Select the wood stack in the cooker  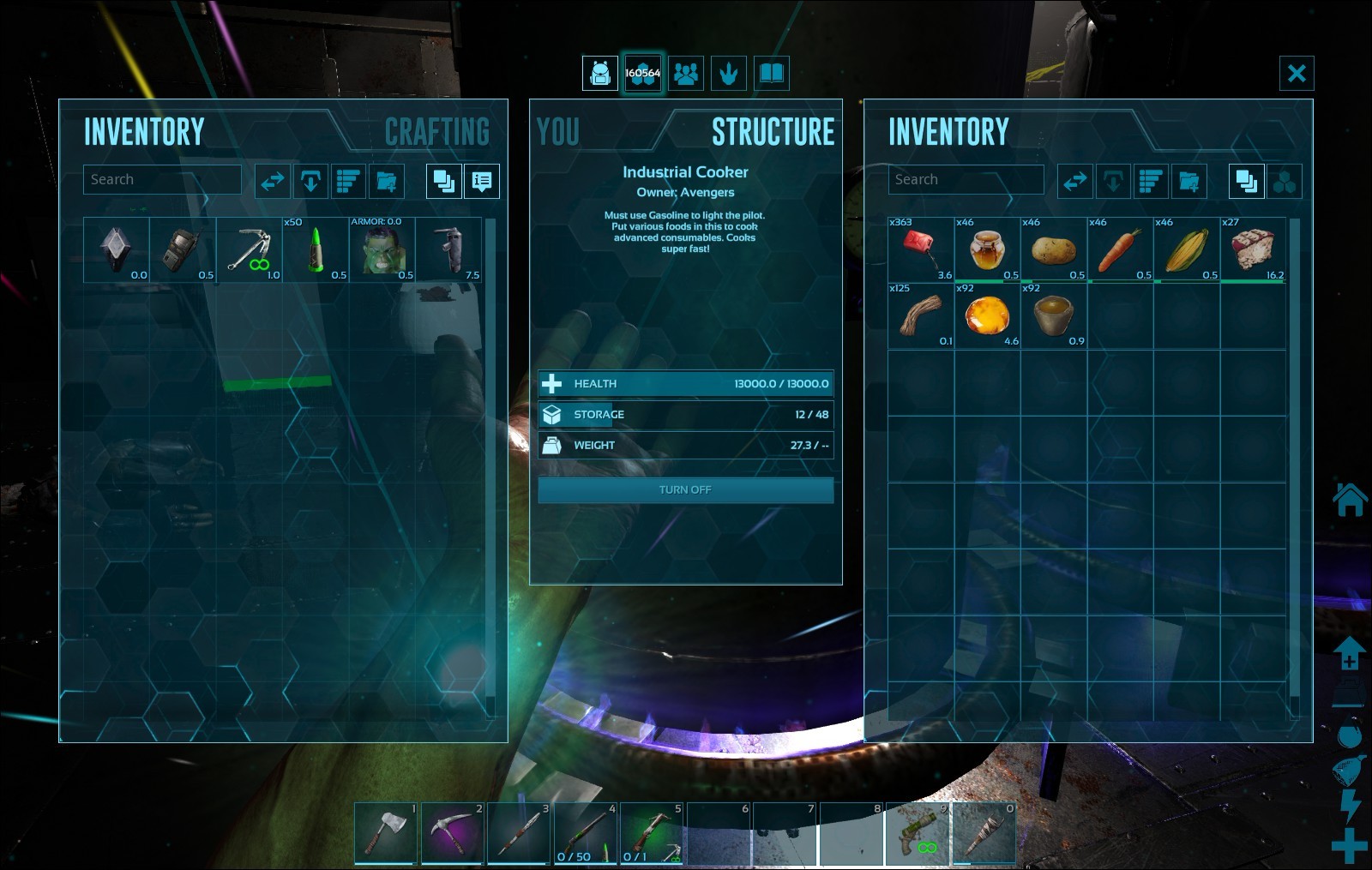tap(921, 315)
